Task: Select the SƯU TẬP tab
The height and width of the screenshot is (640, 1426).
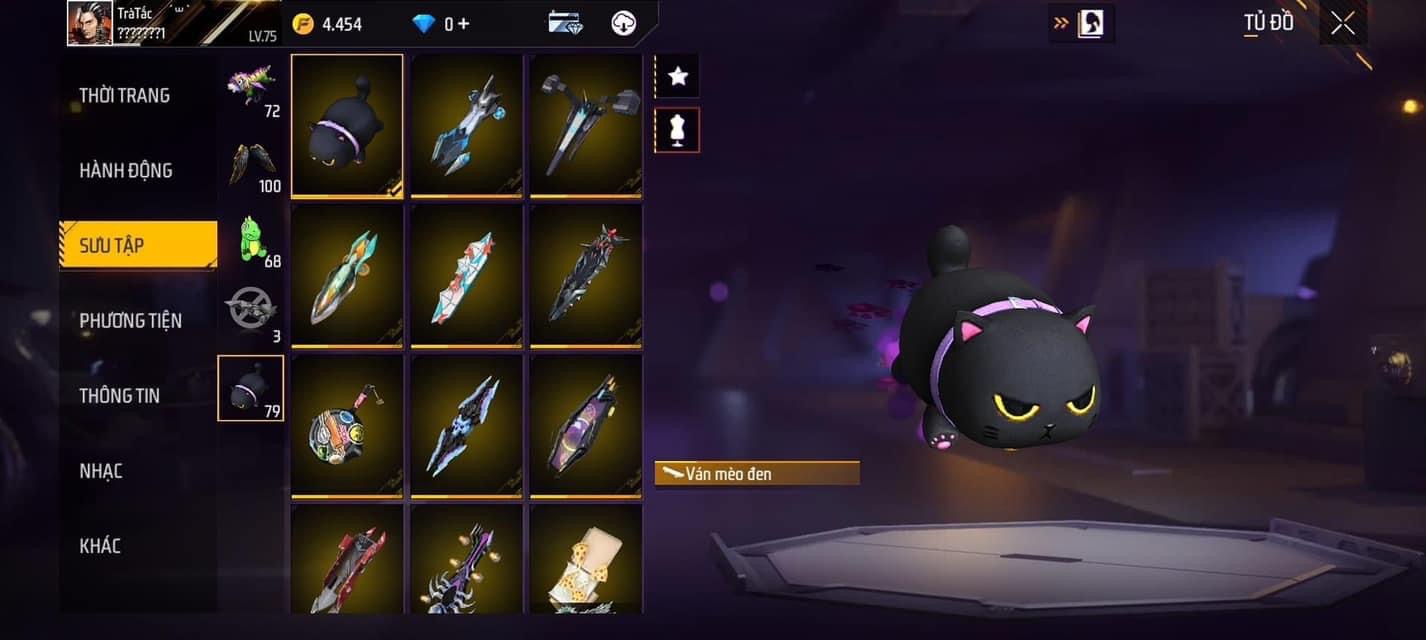Action: (x=138, y=246)
